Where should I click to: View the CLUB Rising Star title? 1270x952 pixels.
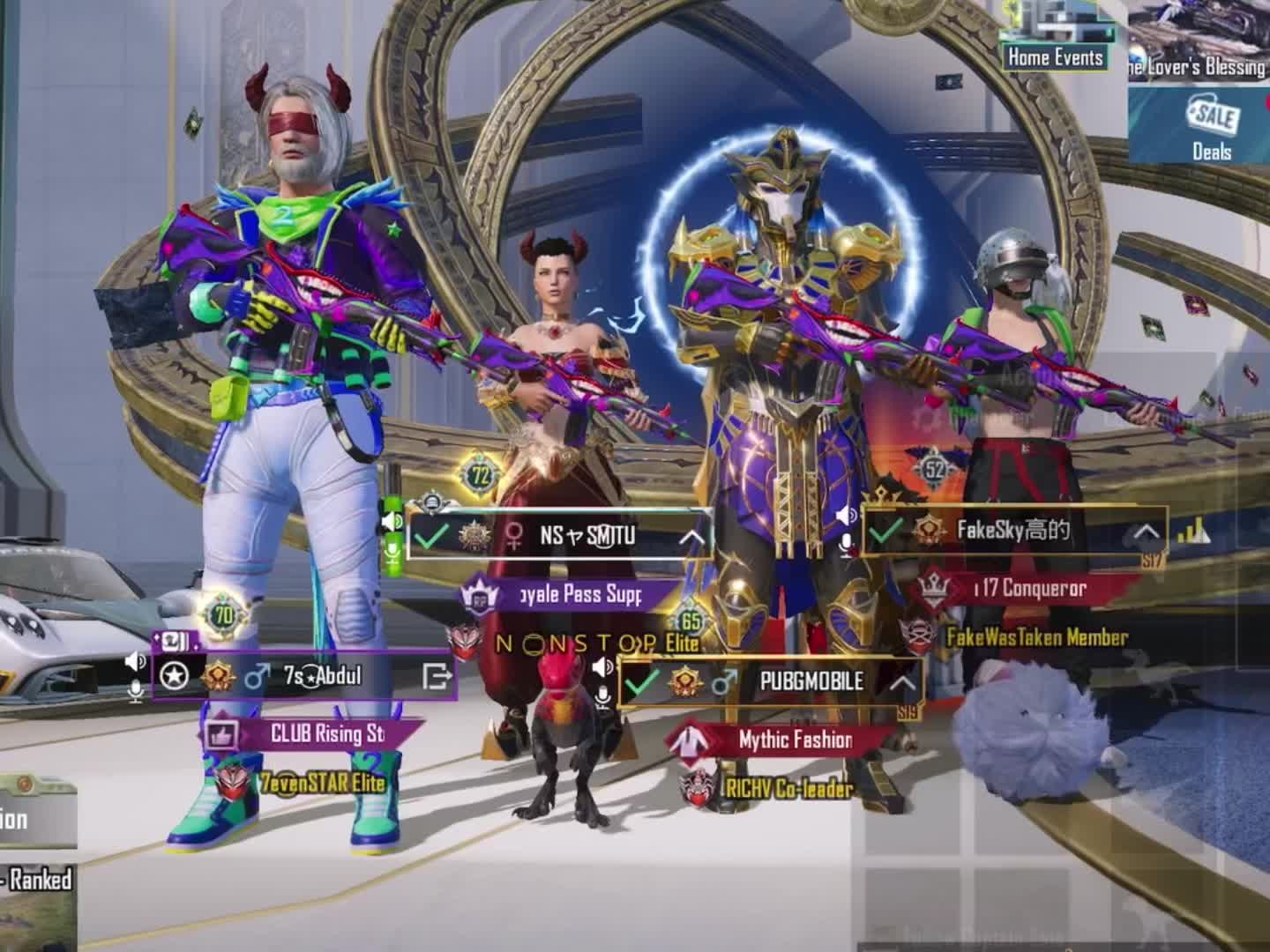click(x=326, y=733)
